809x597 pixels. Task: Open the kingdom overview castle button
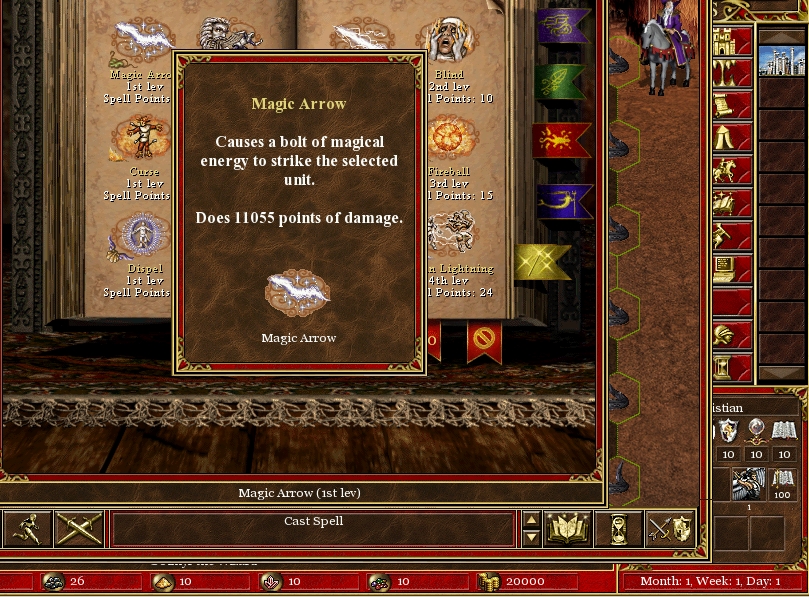tap(731, 43)
